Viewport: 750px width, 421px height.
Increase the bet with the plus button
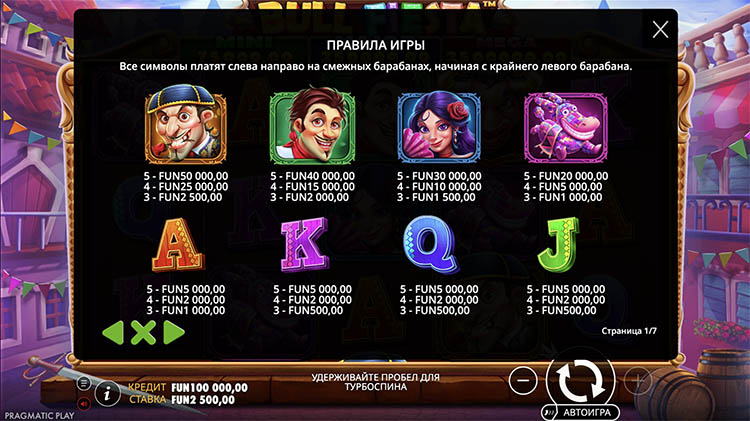click(x=638, y=380)
